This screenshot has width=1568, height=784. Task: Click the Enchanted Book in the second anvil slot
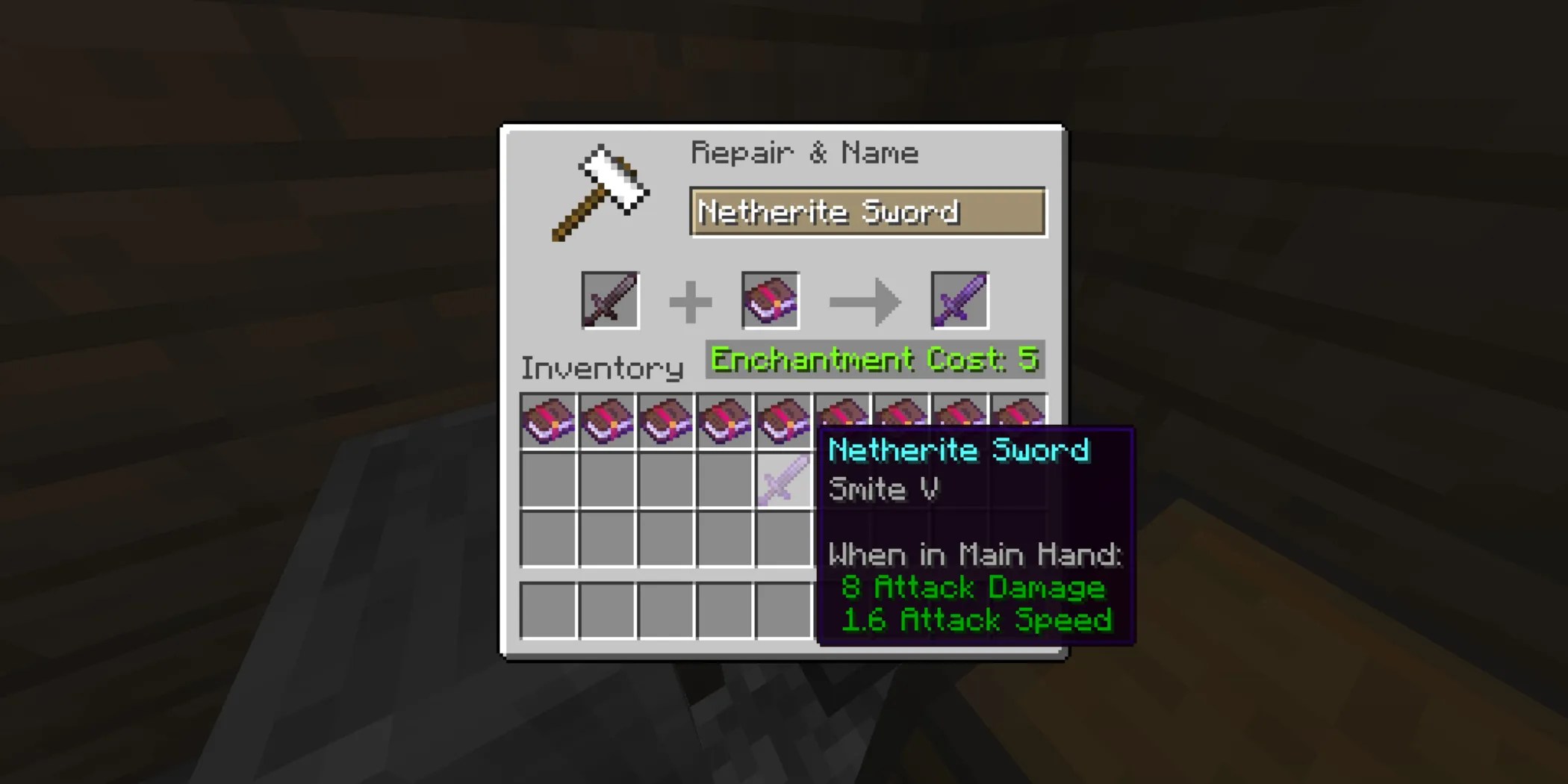(771, 300)
